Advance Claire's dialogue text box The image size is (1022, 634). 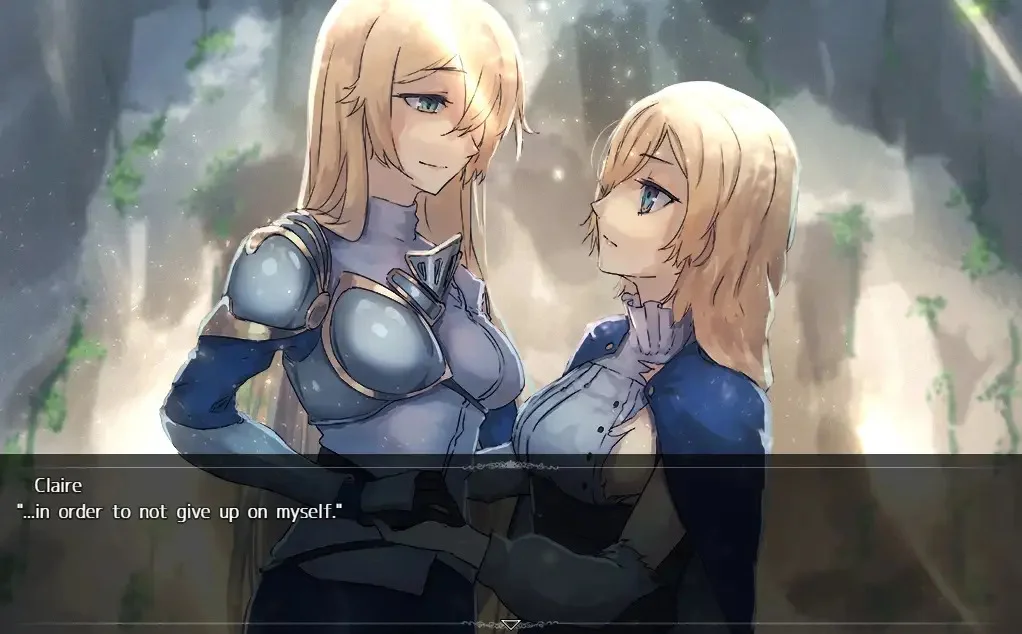point(510,540)
